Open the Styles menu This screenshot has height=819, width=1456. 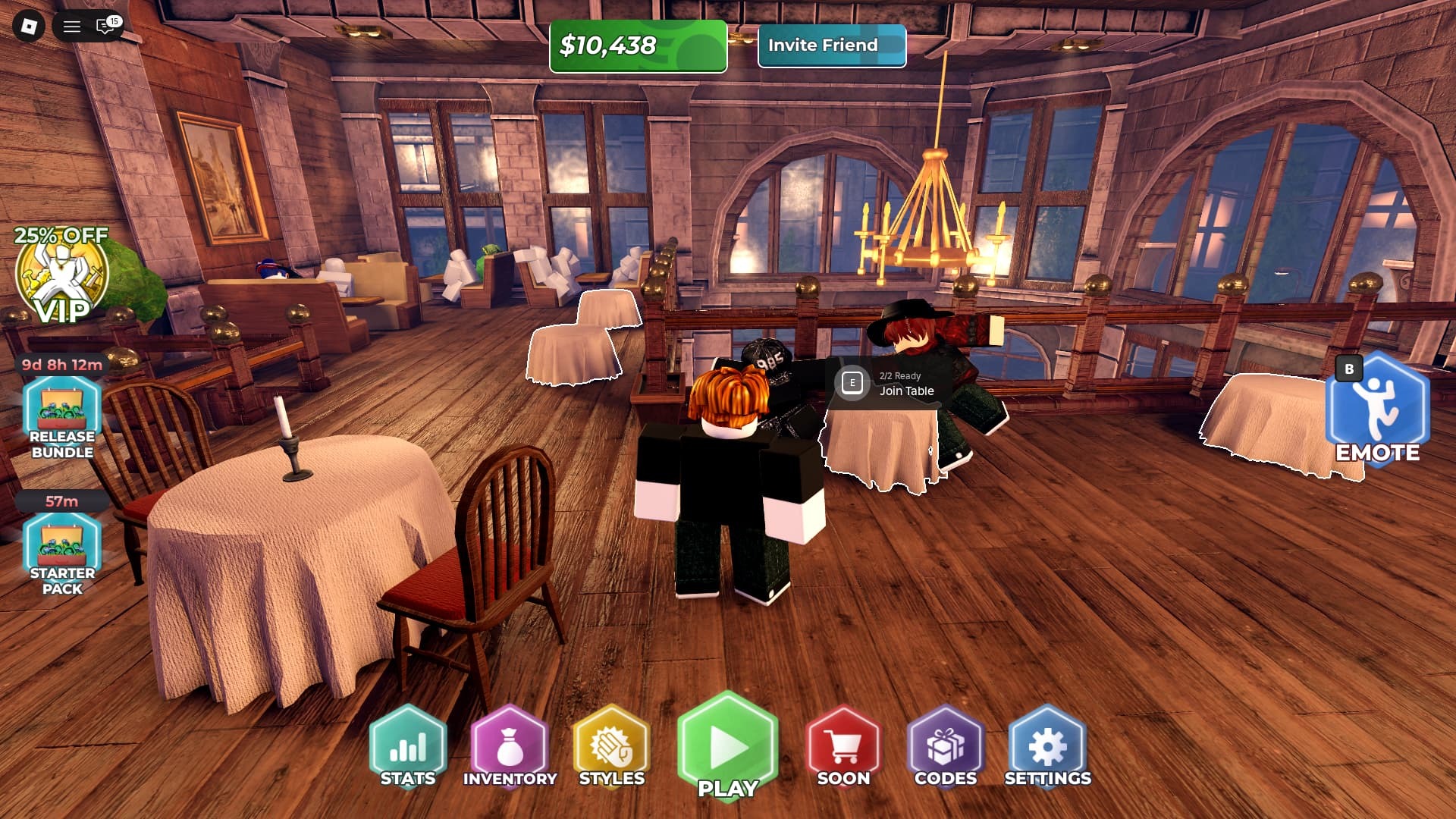click(x=611, y=747)
